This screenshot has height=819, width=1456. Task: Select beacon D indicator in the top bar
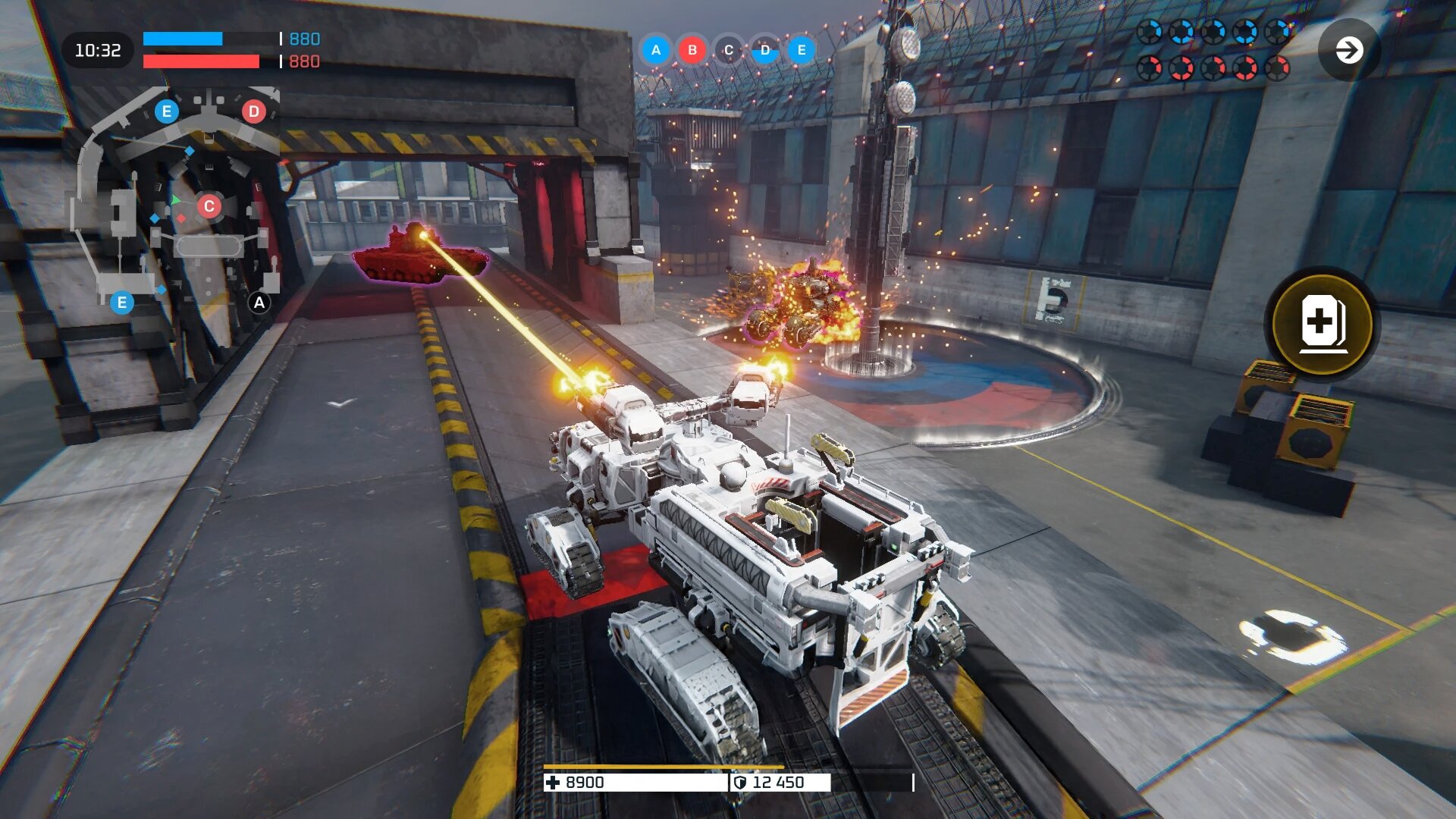coord(765,50)
